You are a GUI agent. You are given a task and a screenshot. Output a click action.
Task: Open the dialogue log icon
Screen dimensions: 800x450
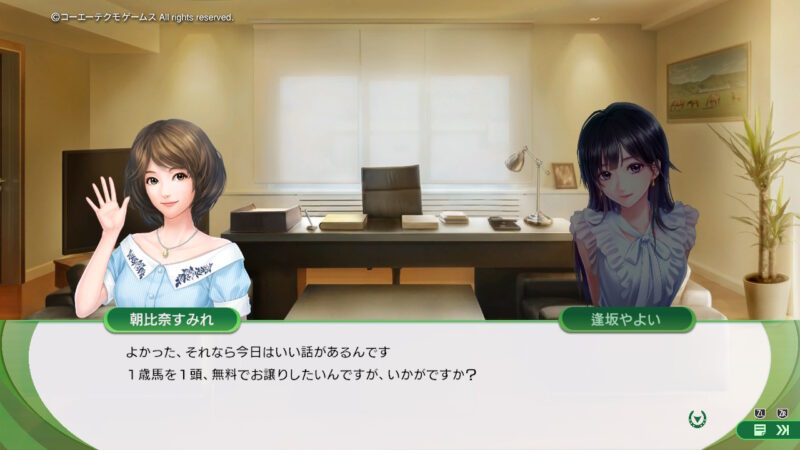(761, 430)
